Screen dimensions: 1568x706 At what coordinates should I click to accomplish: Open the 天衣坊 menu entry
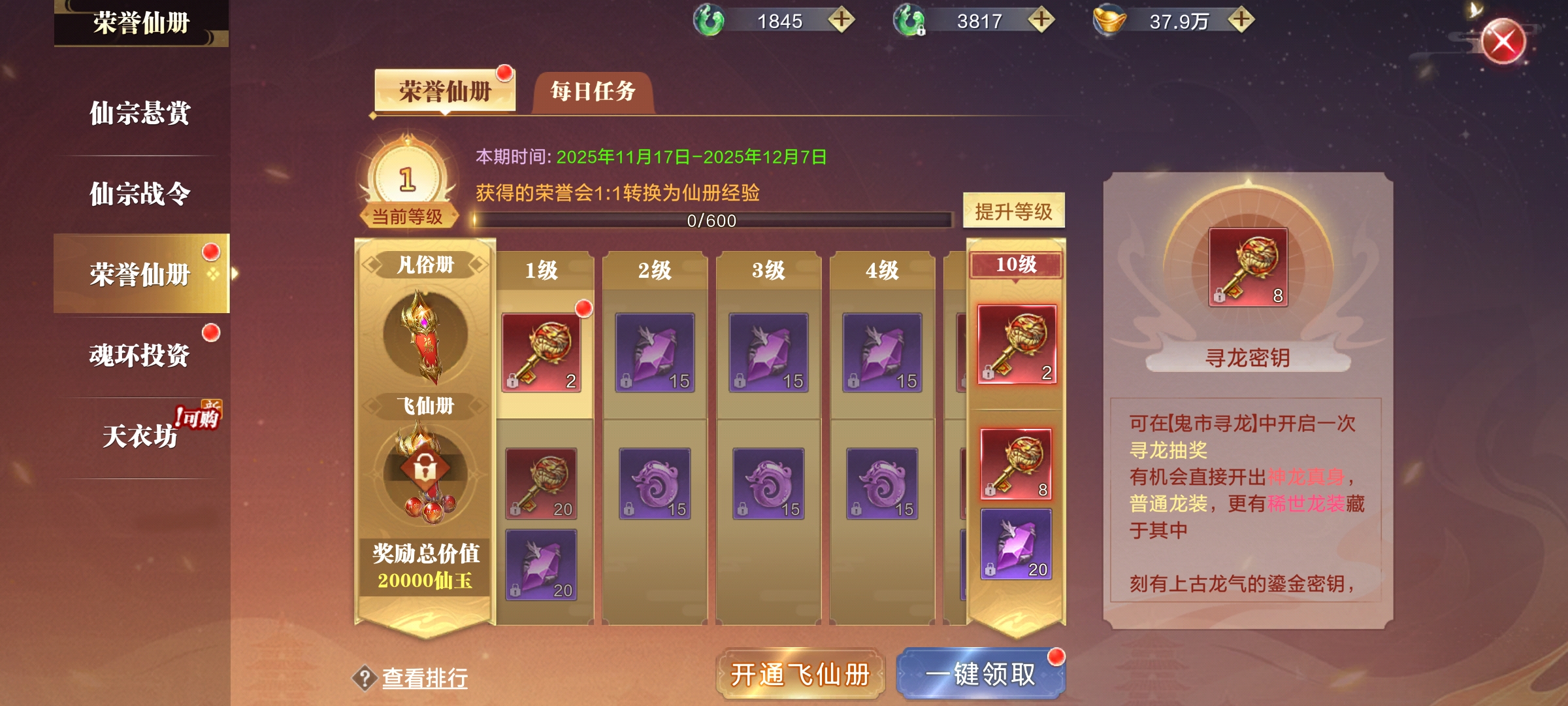pos(140,436)
